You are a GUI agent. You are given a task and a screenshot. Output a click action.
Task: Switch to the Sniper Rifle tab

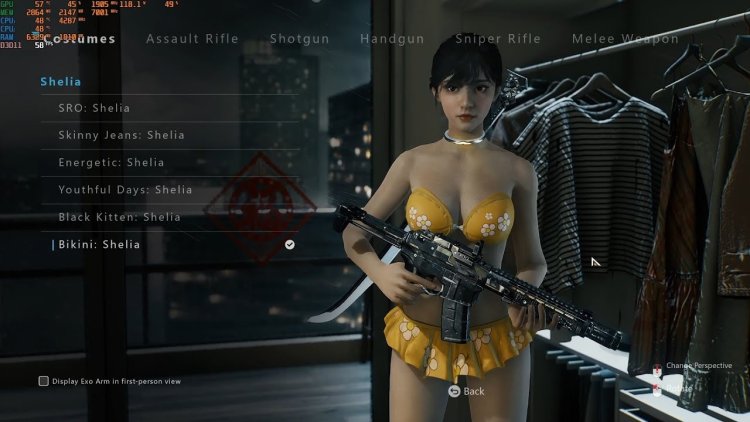498,39
